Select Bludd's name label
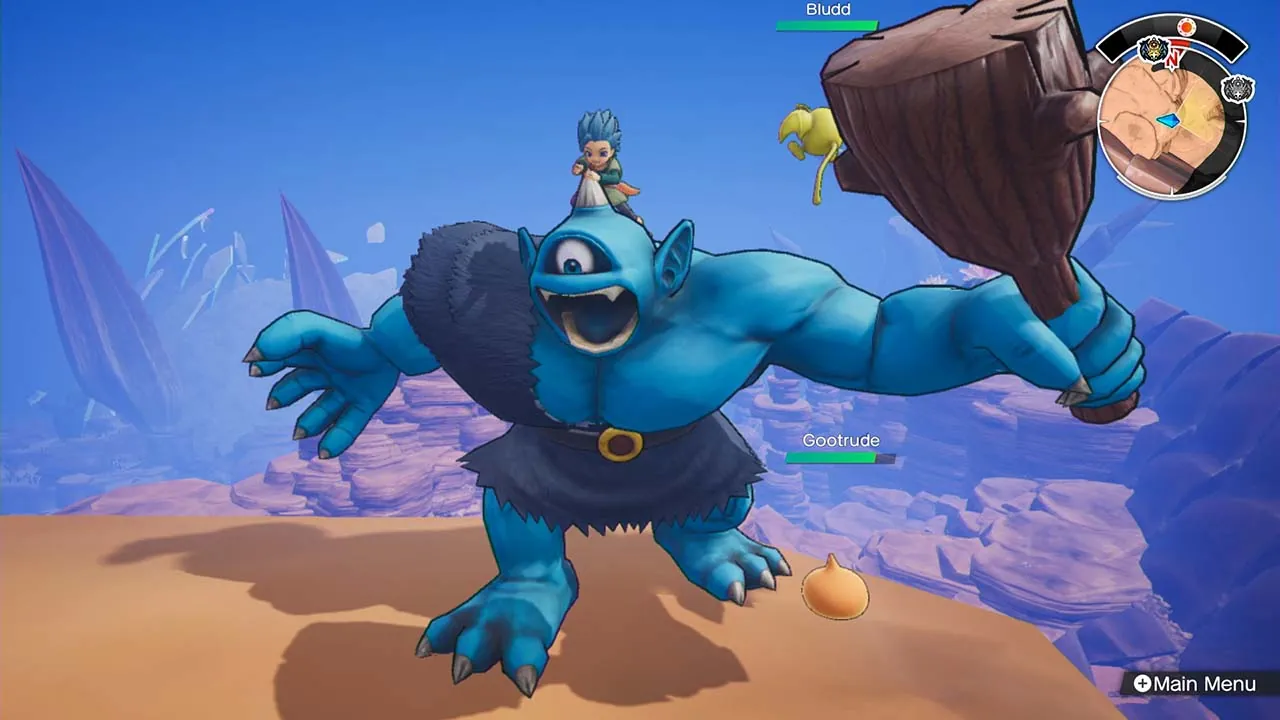 click(x=826, y=9)
